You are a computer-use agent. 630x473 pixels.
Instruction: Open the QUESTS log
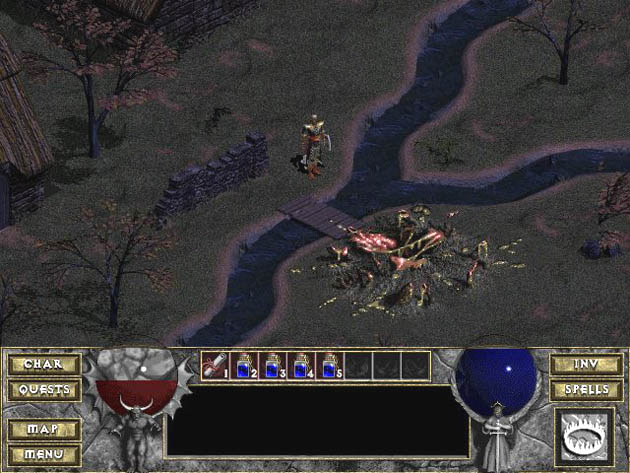click(44, 389)
